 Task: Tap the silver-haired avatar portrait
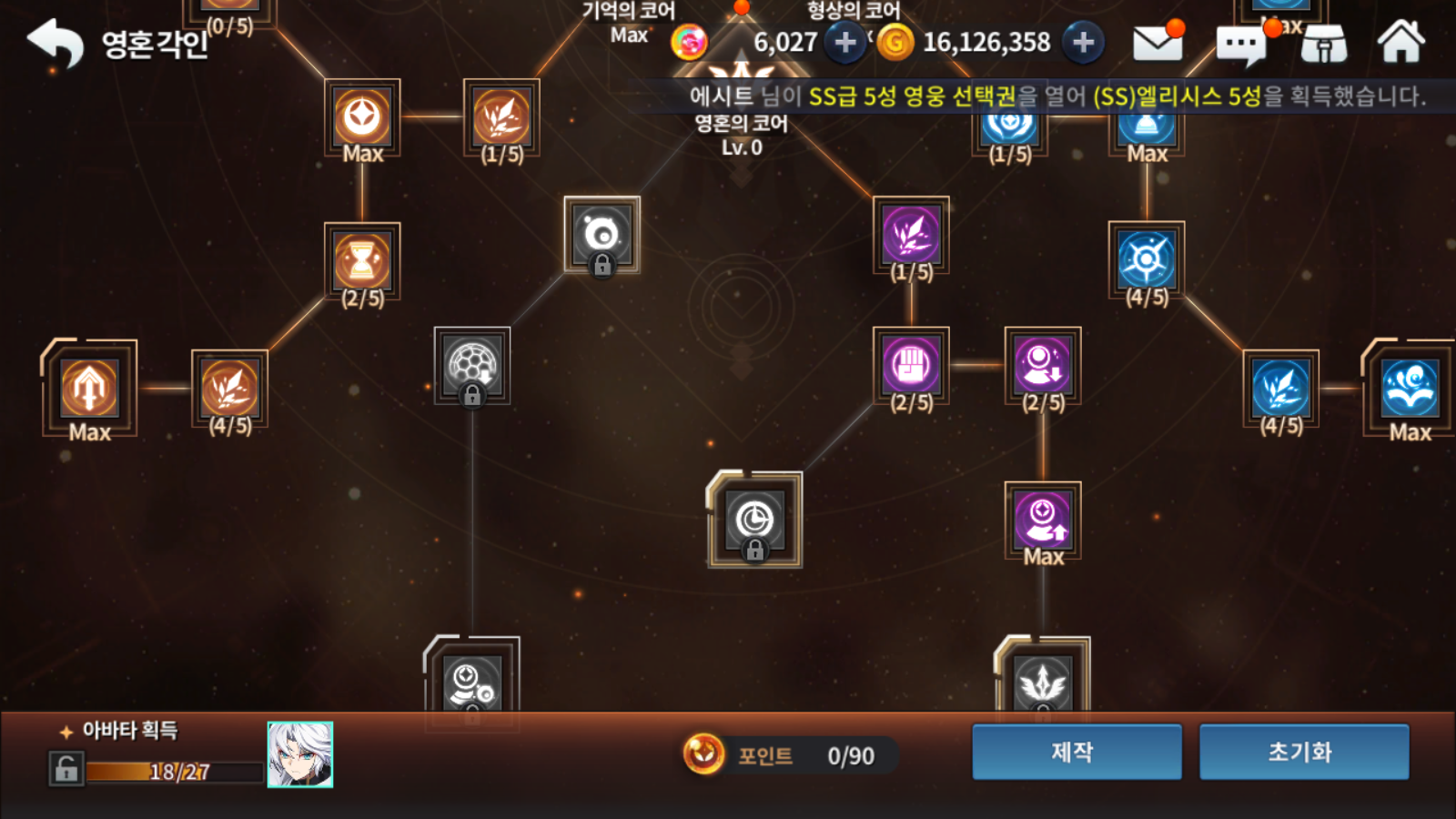pos(300,754)
